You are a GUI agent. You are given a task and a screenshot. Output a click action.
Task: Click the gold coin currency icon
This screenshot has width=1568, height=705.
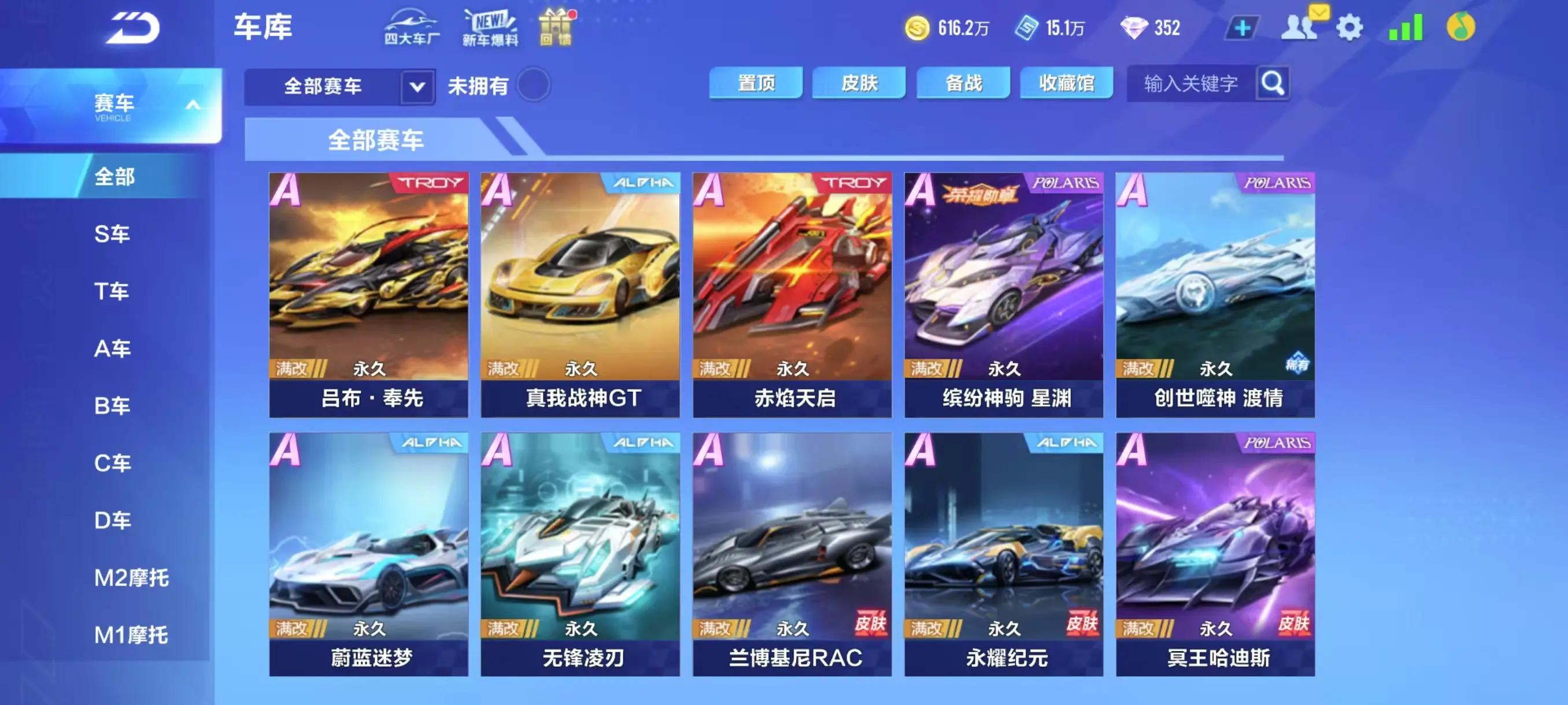coord(918,27)
